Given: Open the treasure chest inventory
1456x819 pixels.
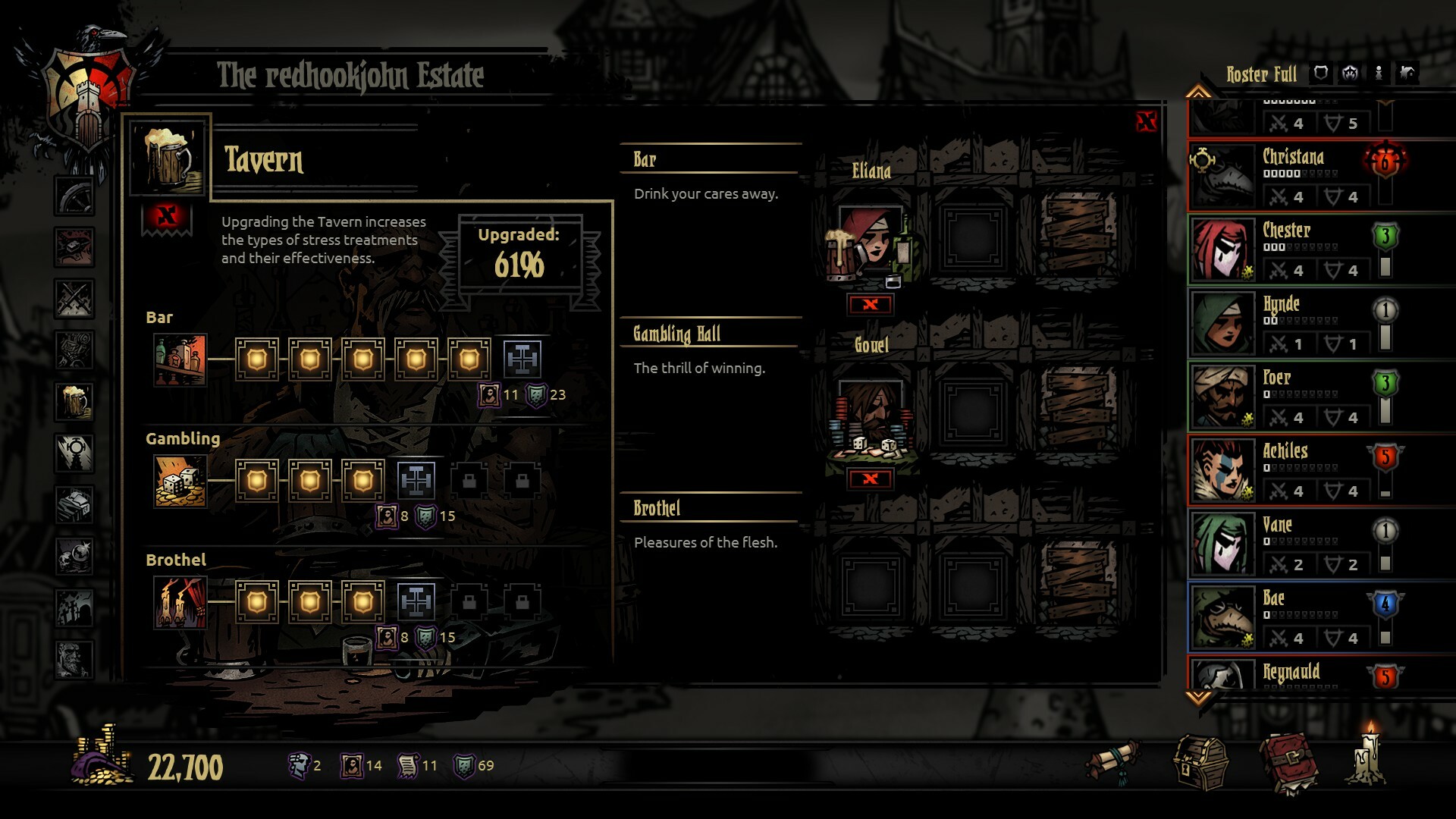Looking at the screenshot, I should tap(1200, 764).
